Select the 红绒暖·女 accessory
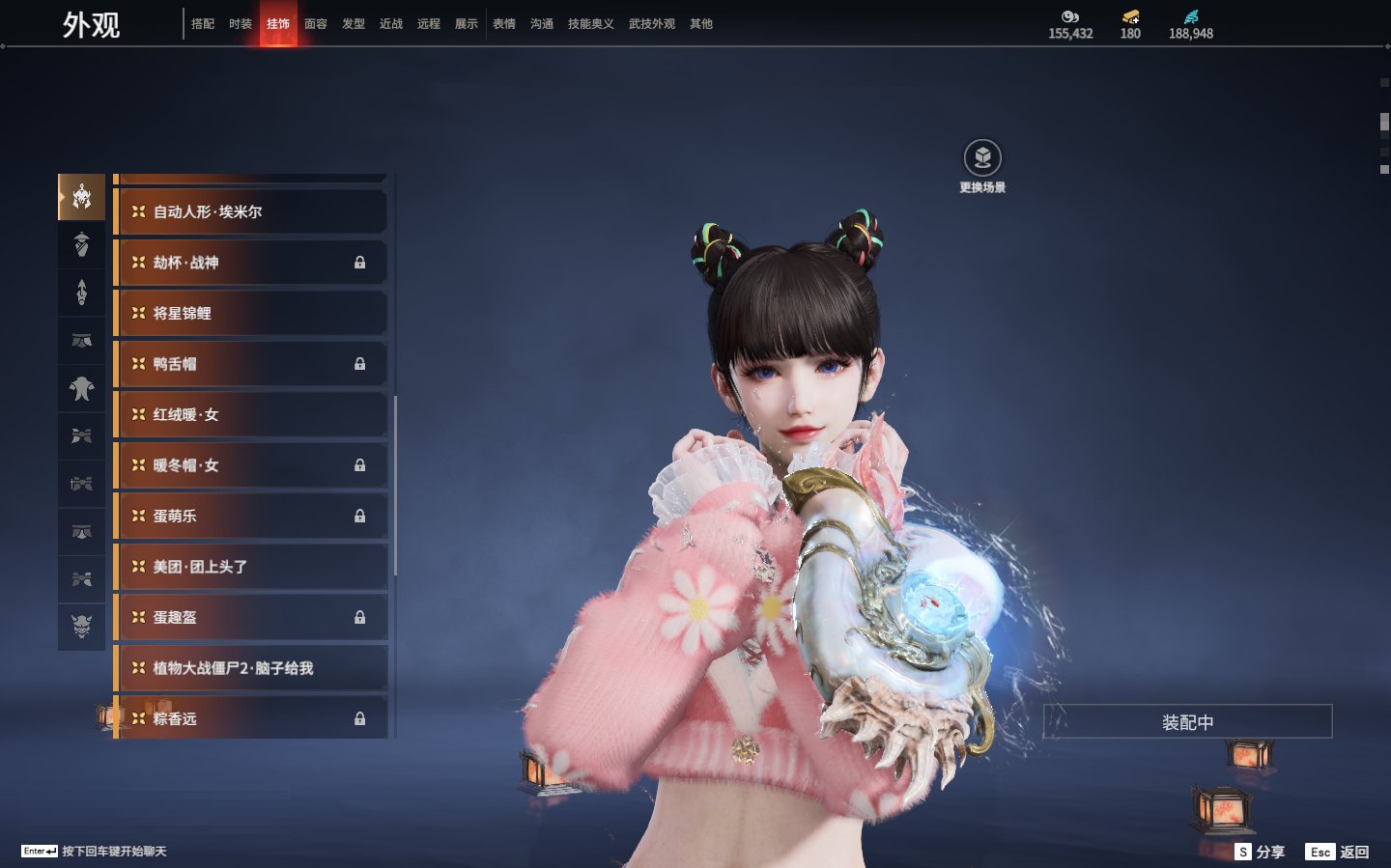1391x868 pixels. point(250,414)
